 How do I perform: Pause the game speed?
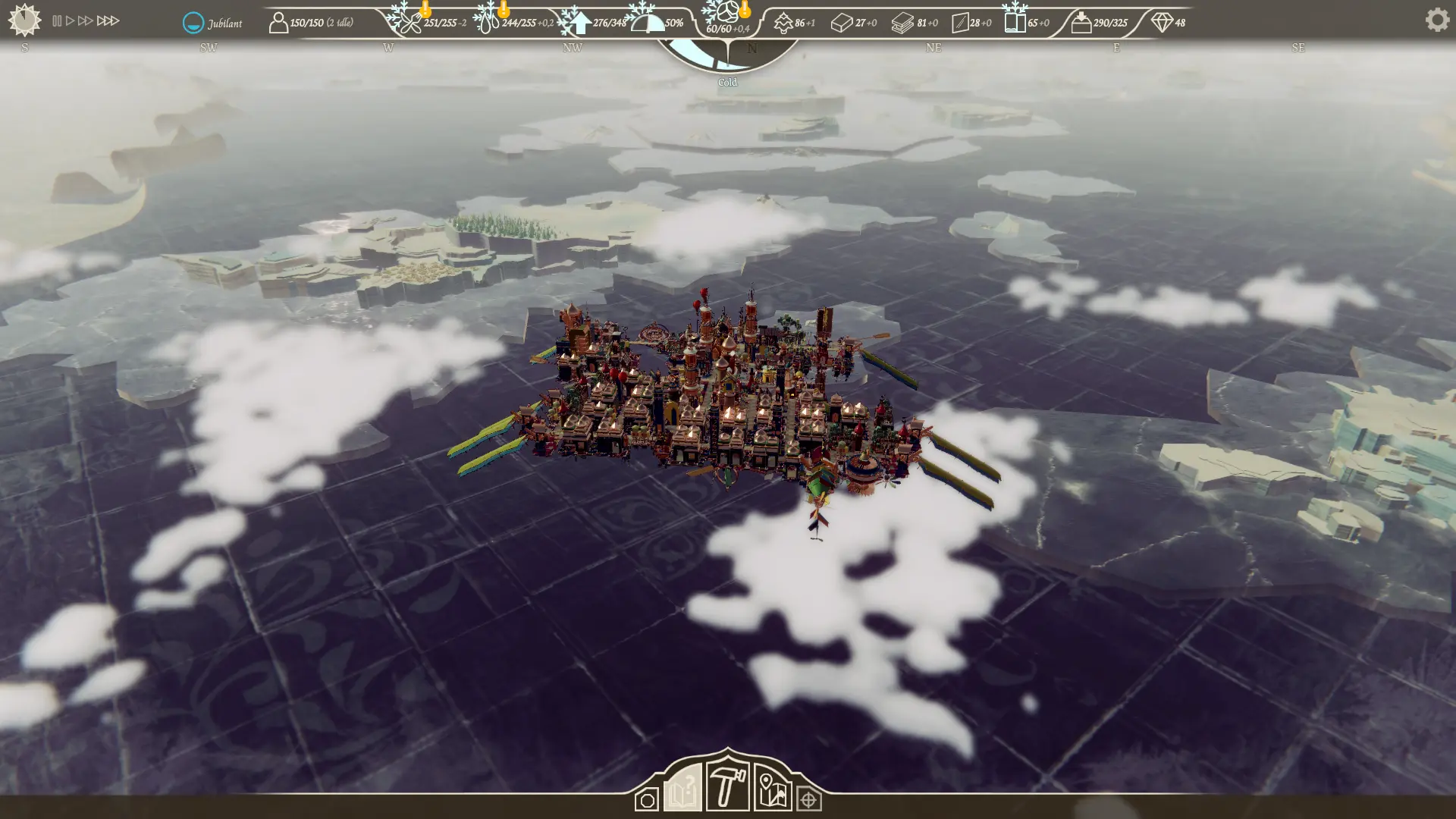(x=57, y=21)
